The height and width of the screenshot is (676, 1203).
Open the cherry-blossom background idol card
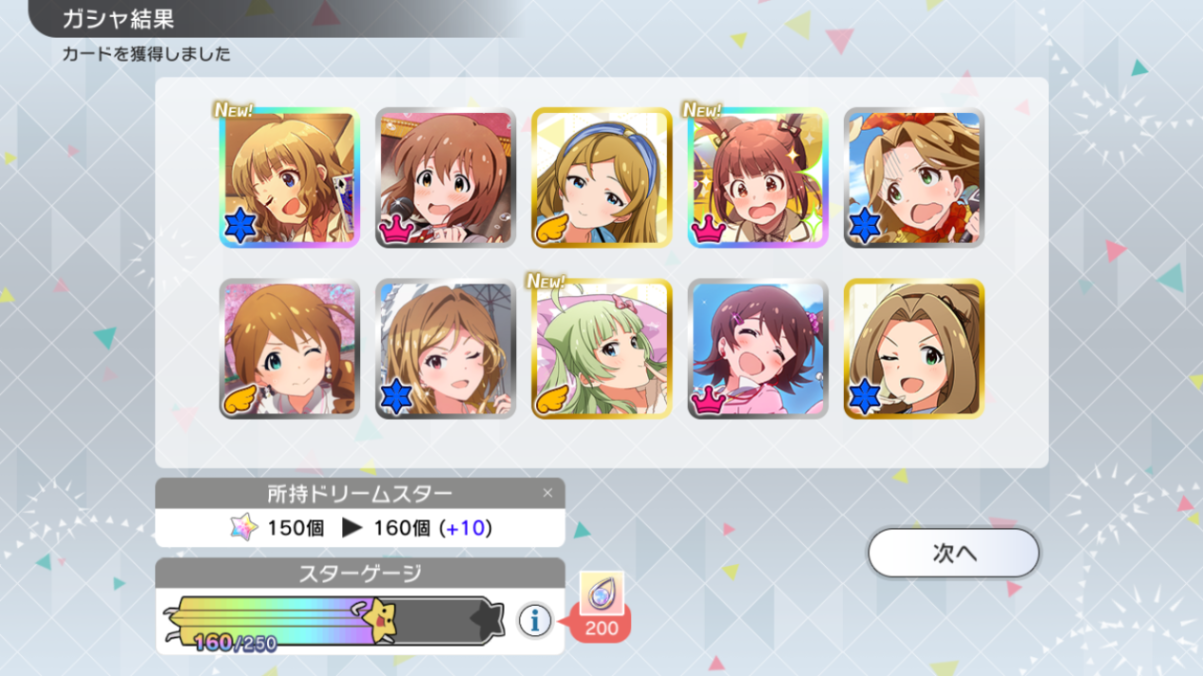[x=289, y=349]
